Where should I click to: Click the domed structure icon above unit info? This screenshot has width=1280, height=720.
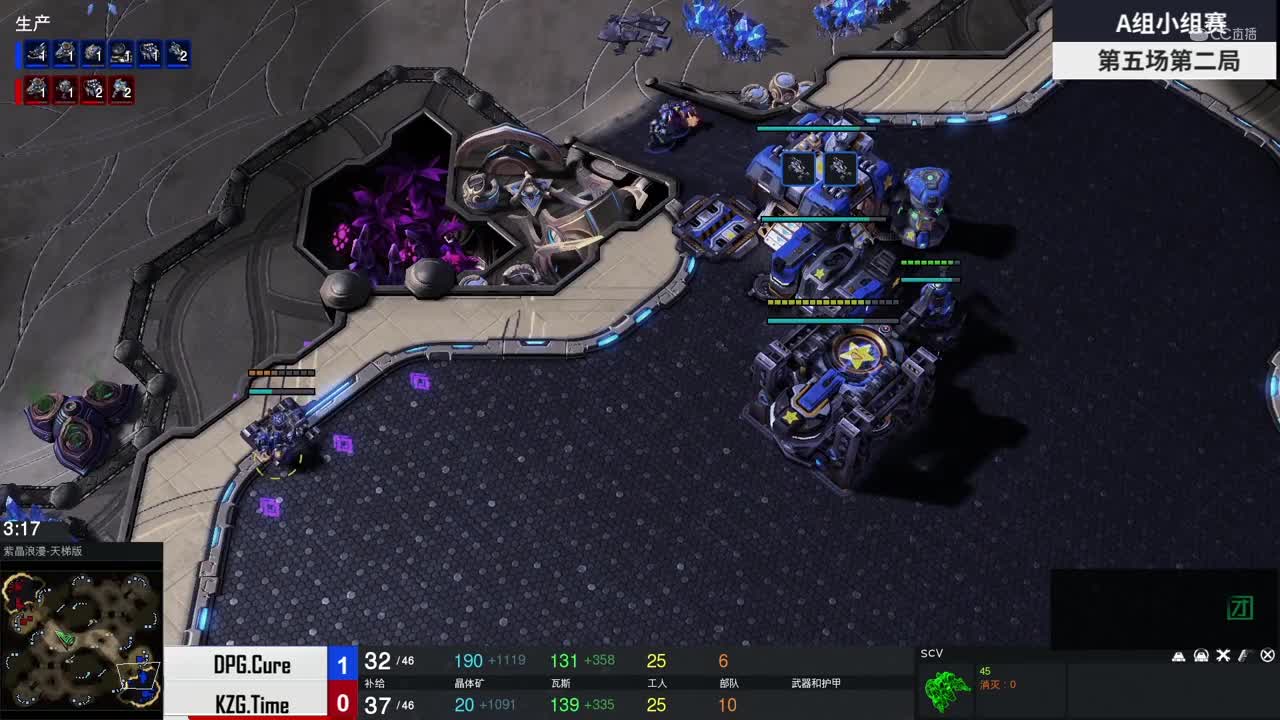point(1201,656)
